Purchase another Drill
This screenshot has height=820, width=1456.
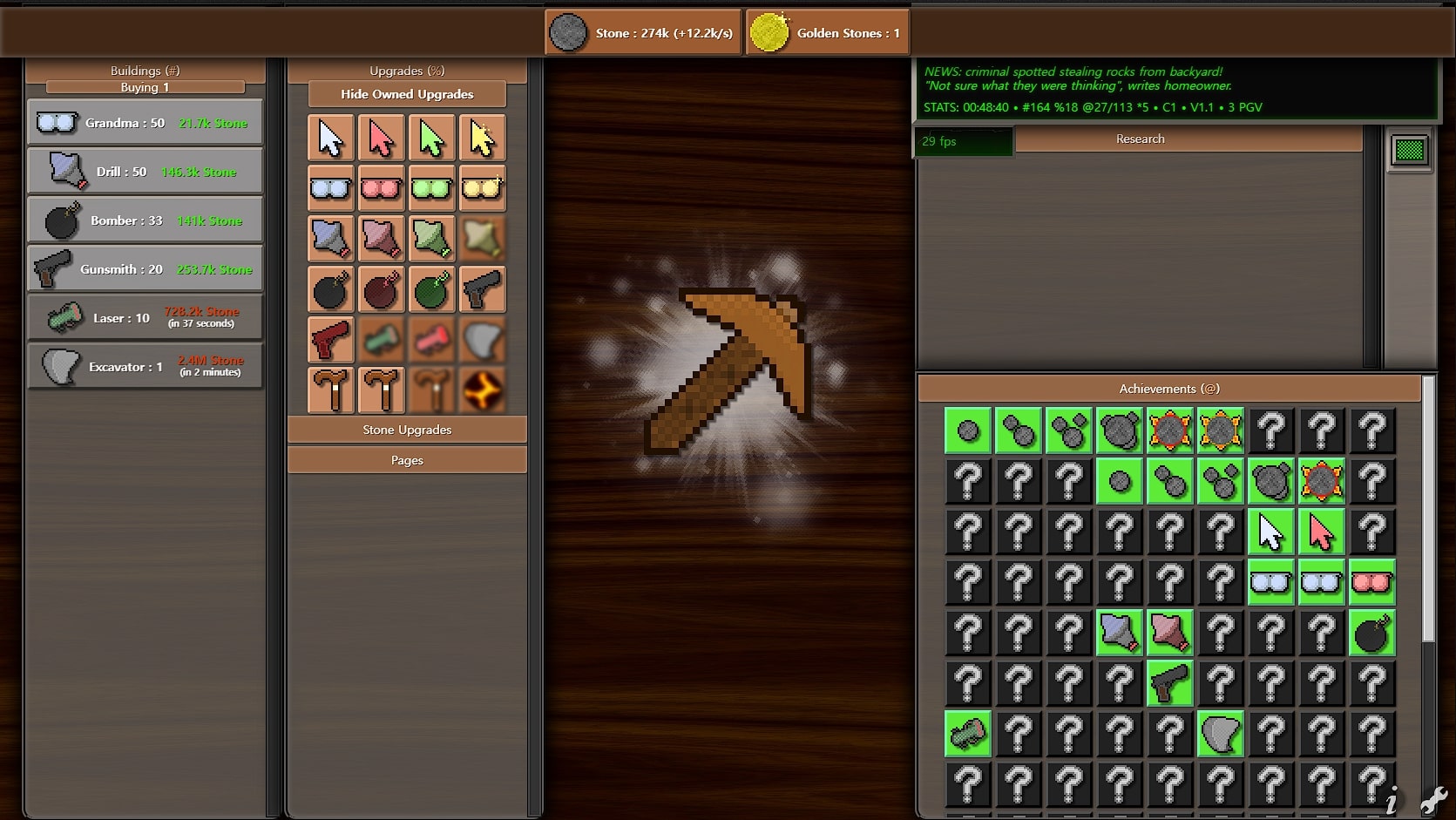(145, 172)
